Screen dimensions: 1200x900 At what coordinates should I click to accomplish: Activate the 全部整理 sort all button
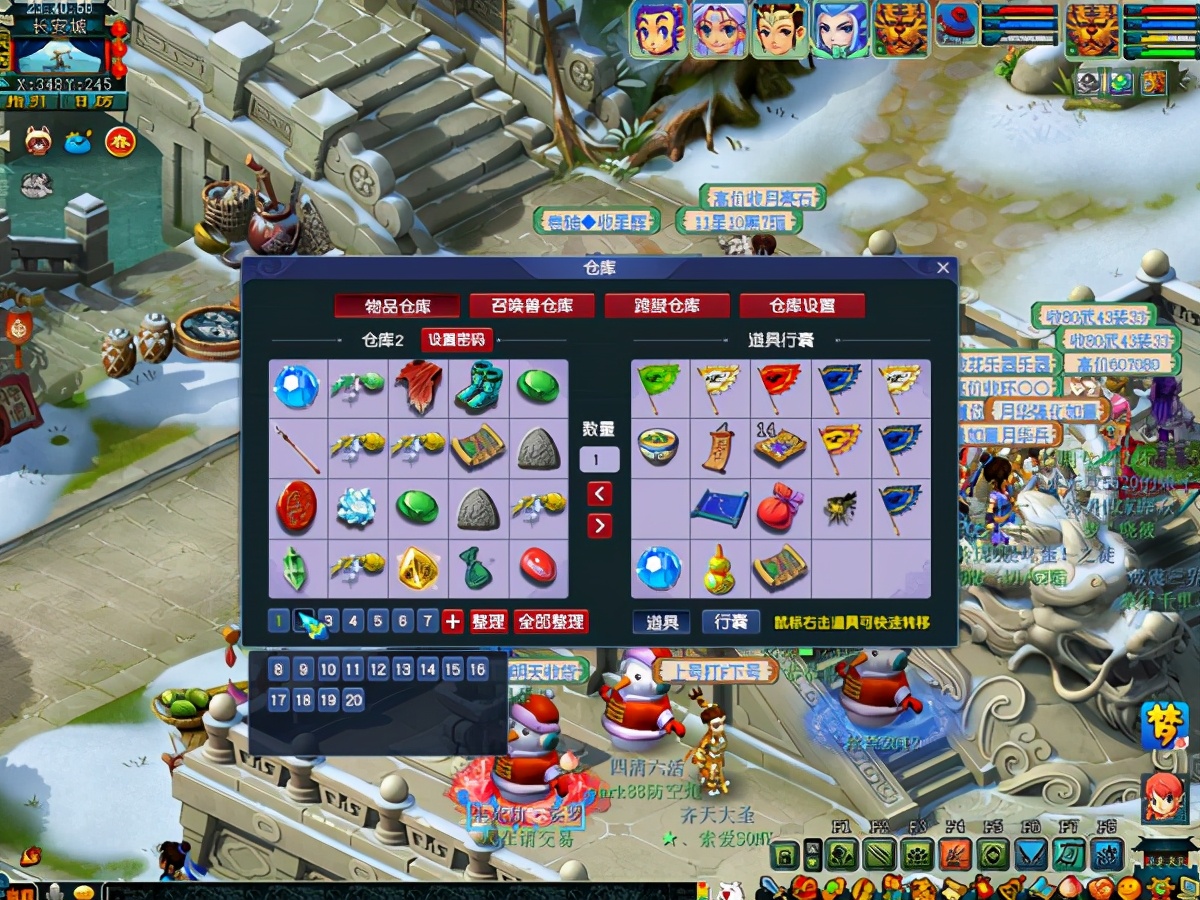(x=551, y=622)
